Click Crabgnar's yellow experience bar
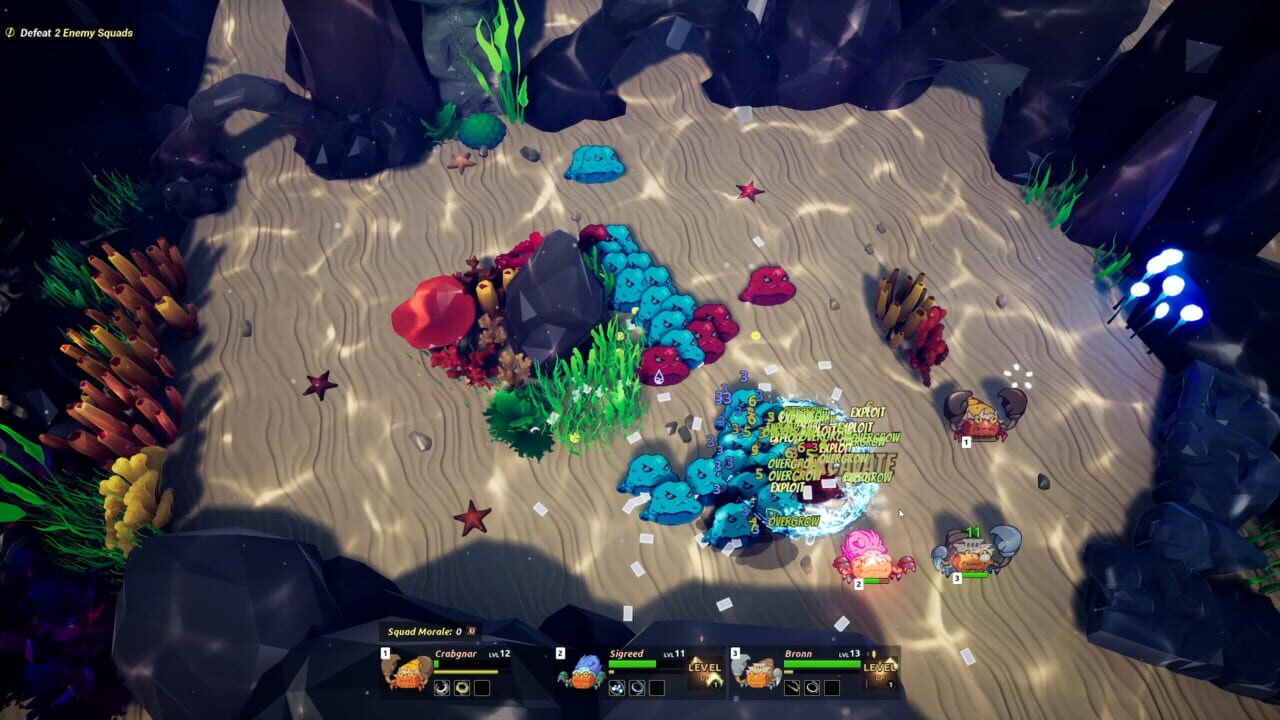The image size is (1280, 720). coord(465,672)
